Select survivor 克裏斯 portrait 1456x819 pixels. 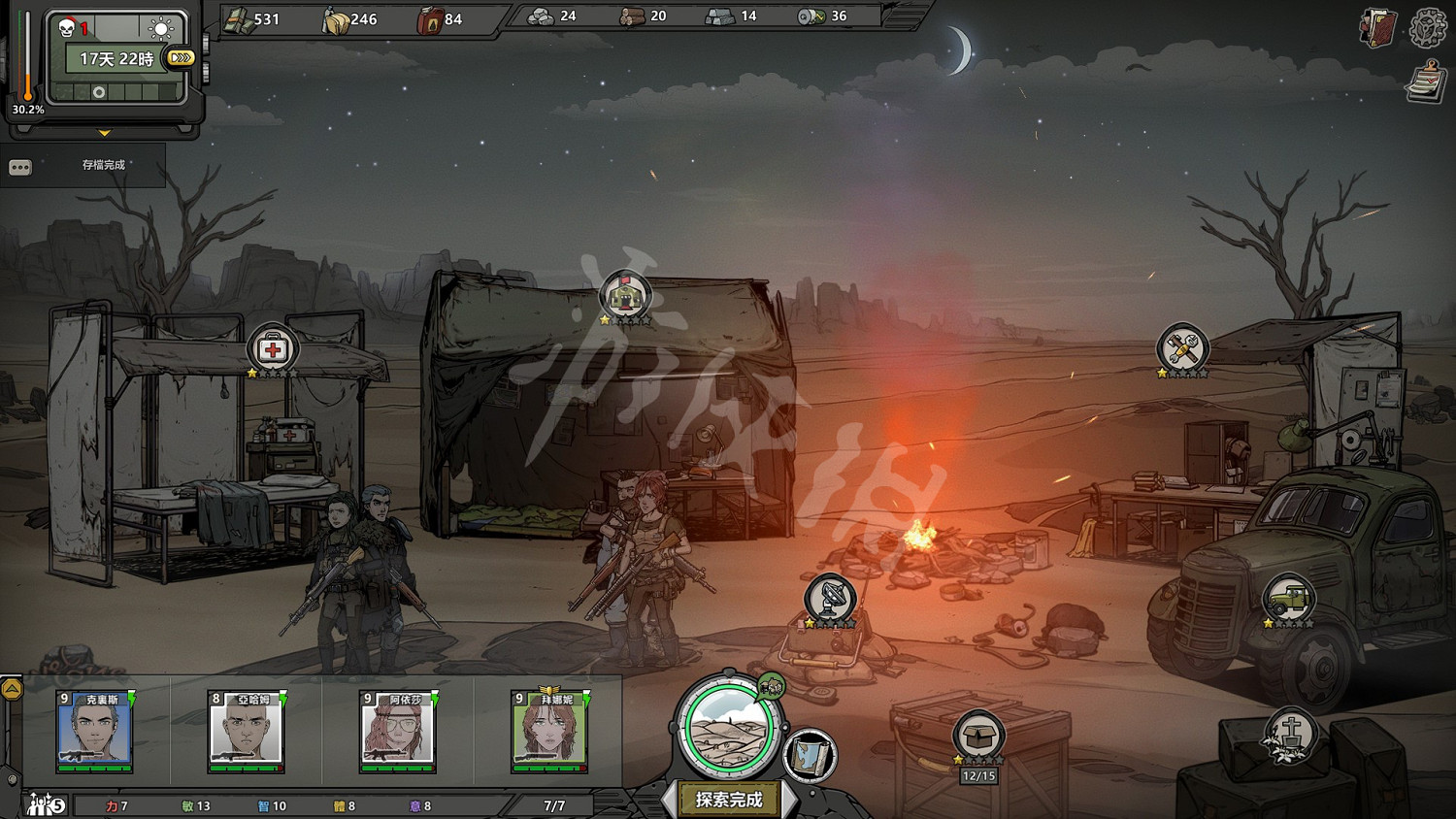pos(94,732)
